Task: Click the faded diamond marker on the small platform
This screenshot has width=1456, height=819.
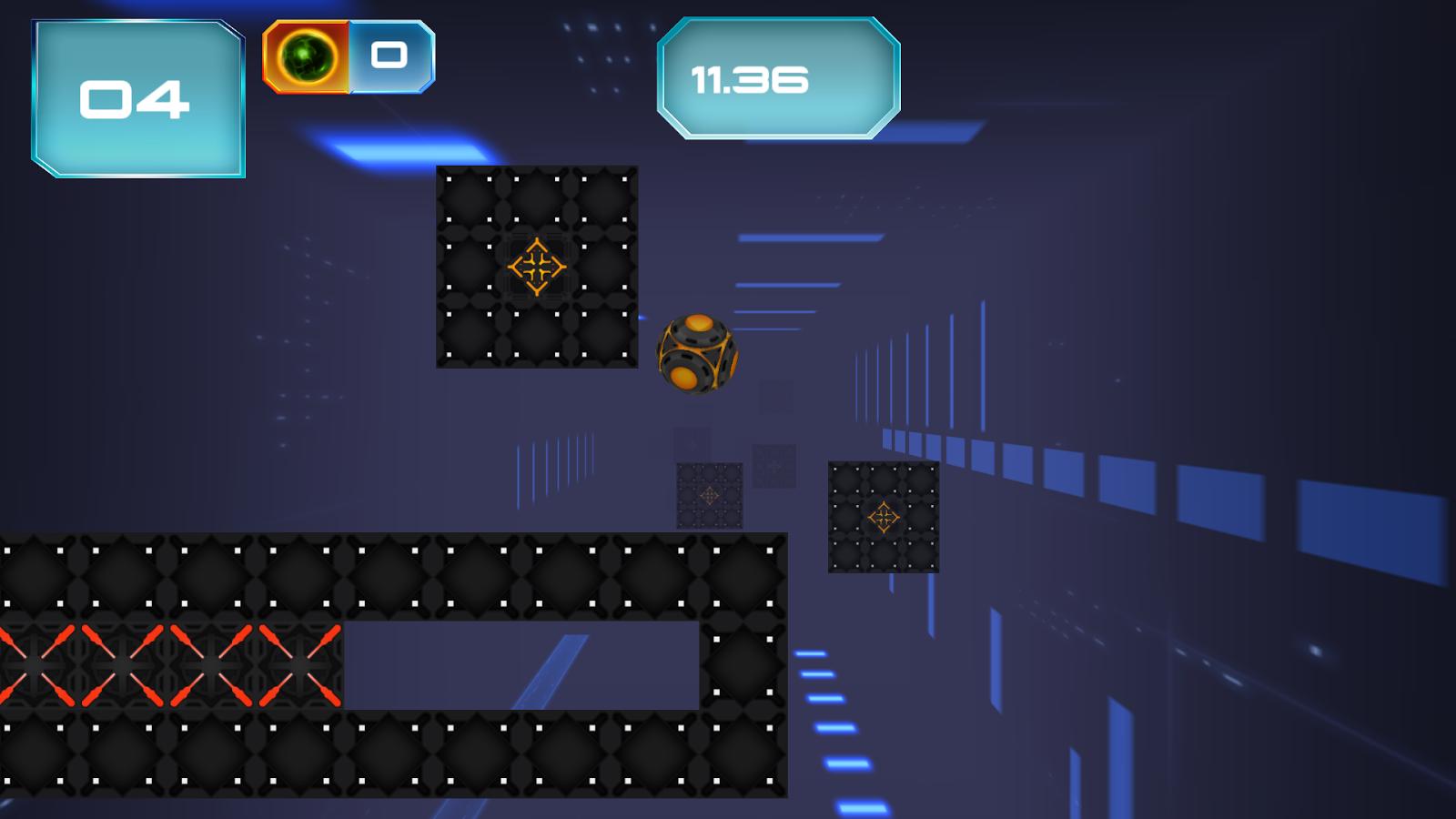Action: click(x=710, y=496)
